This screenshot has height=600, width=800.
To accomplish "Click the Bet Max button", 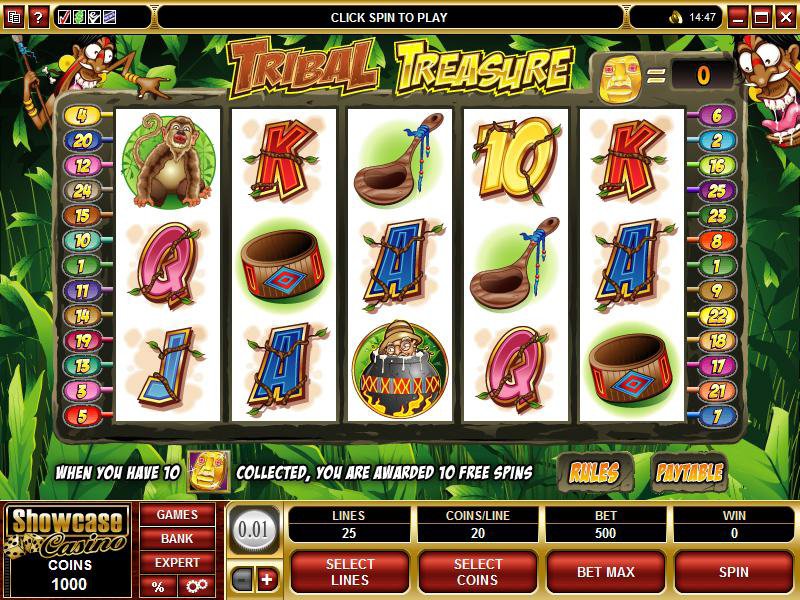I will click(607, 572).
